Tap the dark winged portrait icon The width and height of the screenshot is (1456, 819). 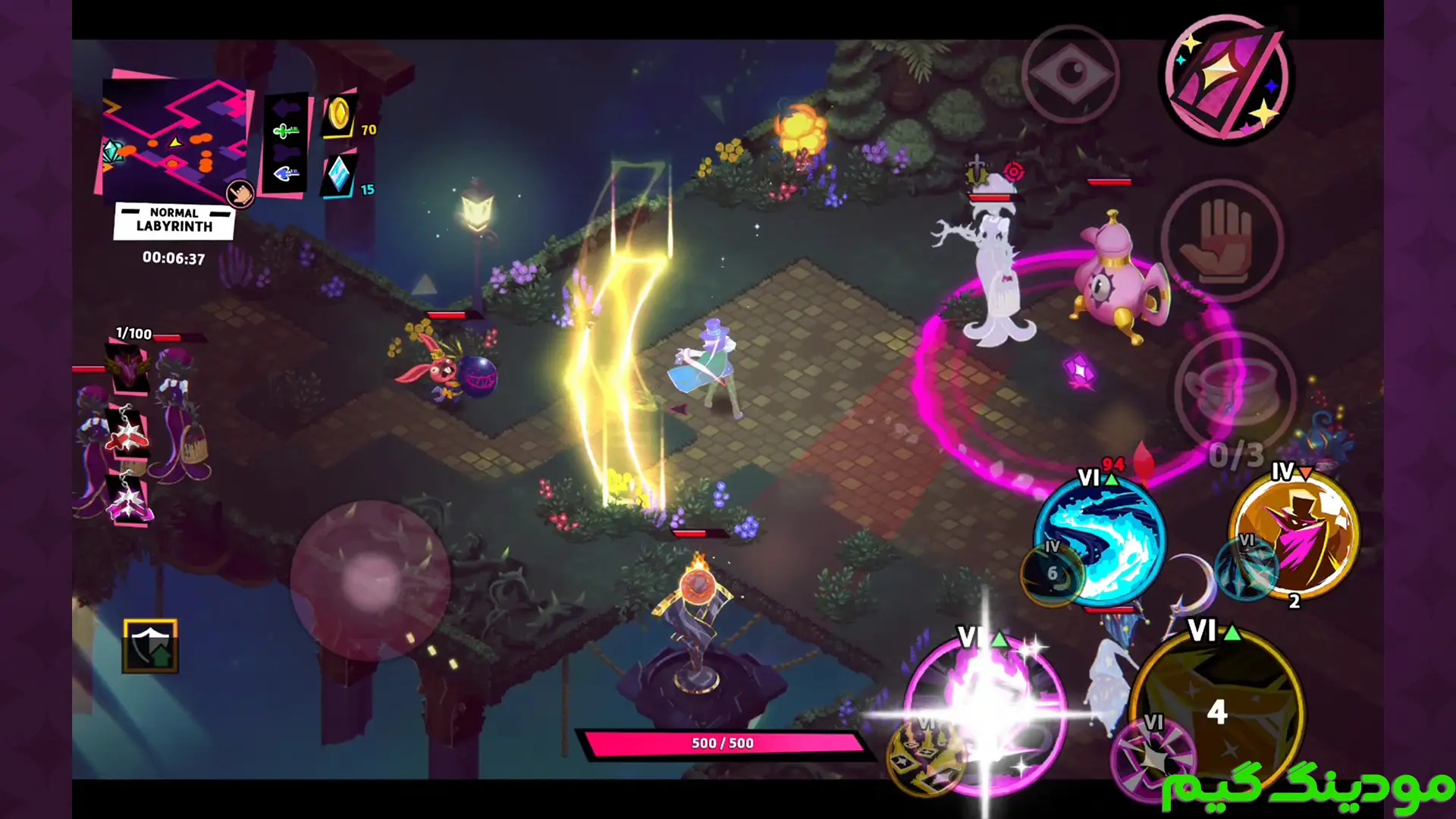[129, 369]
